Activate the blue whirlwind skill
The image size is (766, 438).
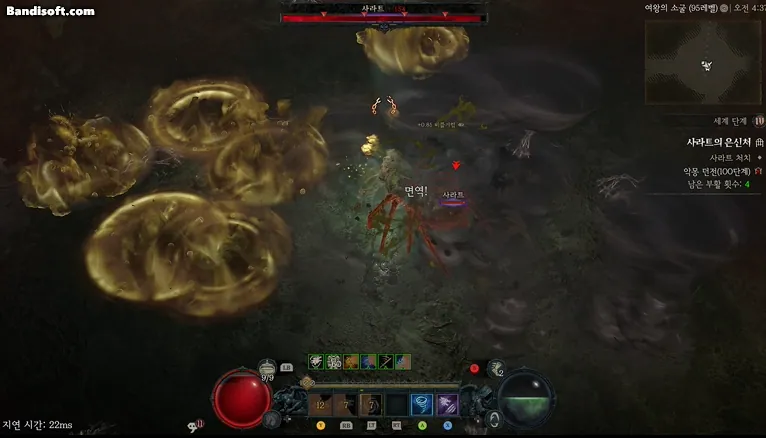click(421, 404)
